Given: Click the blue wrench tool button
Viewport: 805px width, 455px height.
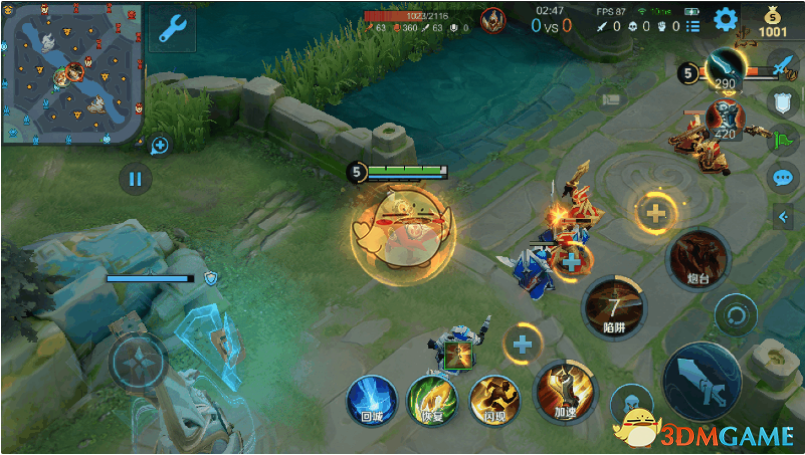Looking at the screenshot, I should (172, 29).
